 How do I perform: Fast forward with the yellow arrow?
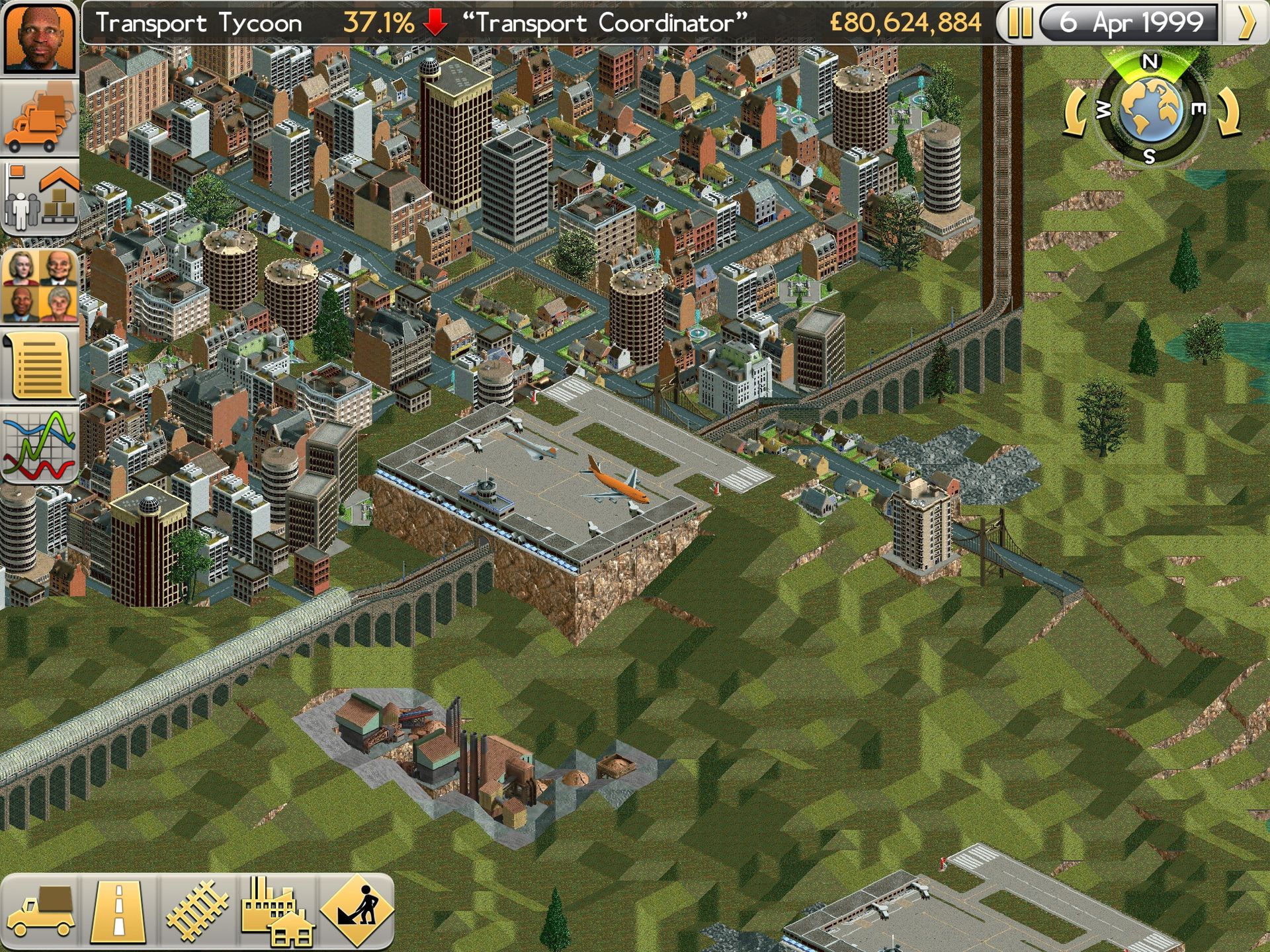1246,23
